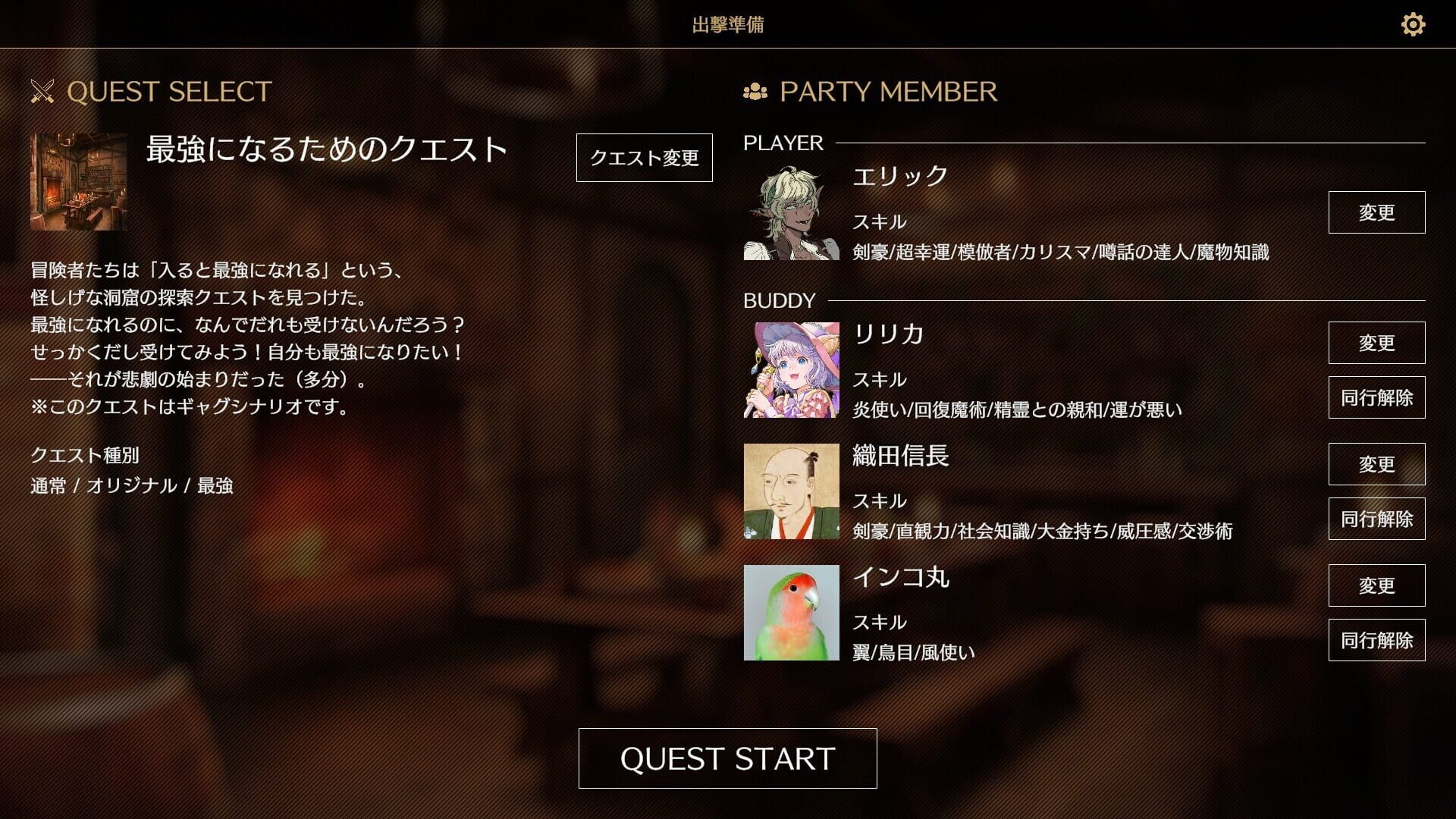Screen dimensions: 1456x819
Task: Click the crossed swords QUEST SELECT icon
Action: pos(42,91)
